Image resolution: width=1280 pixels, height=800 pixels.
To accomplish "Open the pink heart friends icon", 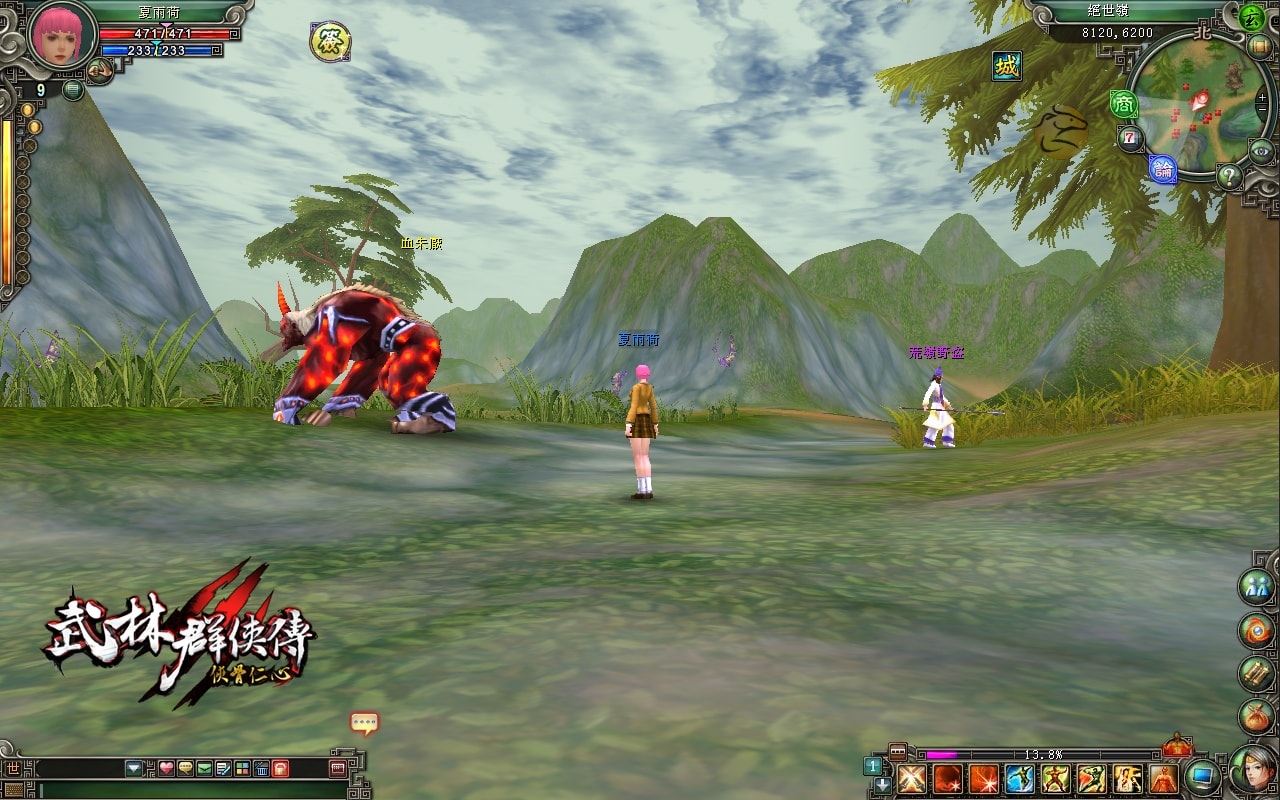I will [x=167, y=768].
